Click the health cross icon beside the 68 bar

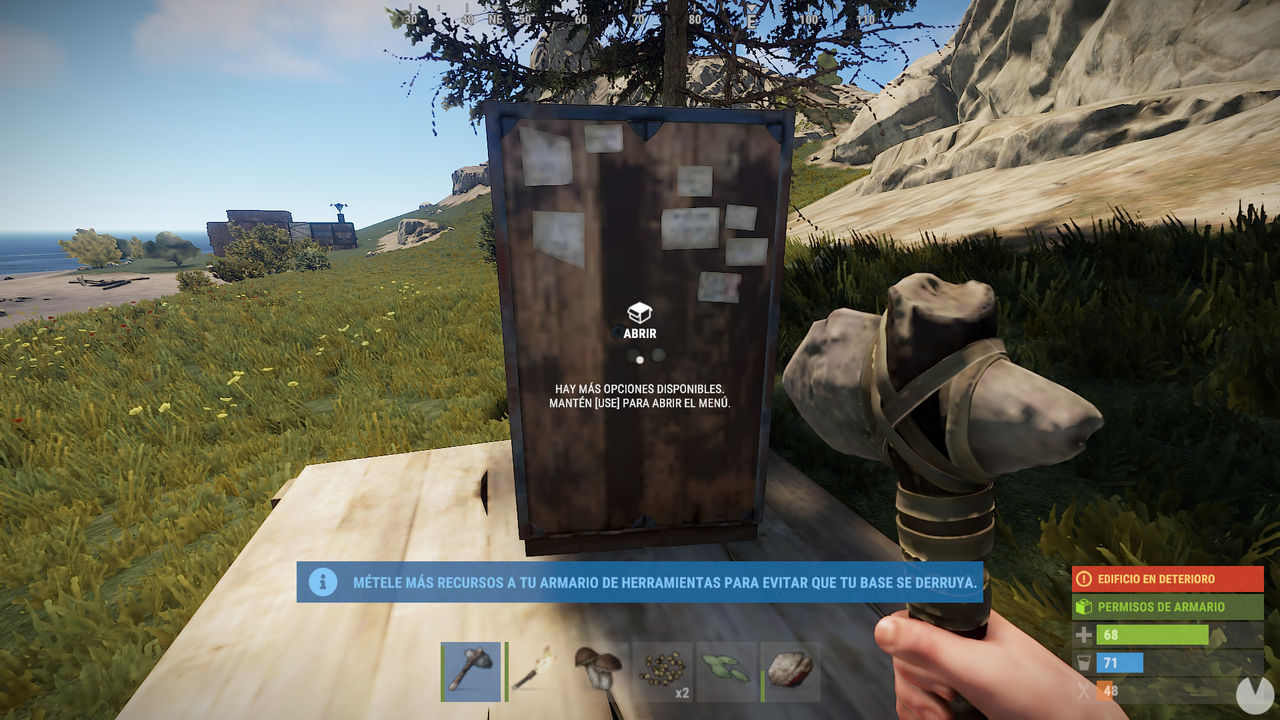click(x=1082, y=634)
